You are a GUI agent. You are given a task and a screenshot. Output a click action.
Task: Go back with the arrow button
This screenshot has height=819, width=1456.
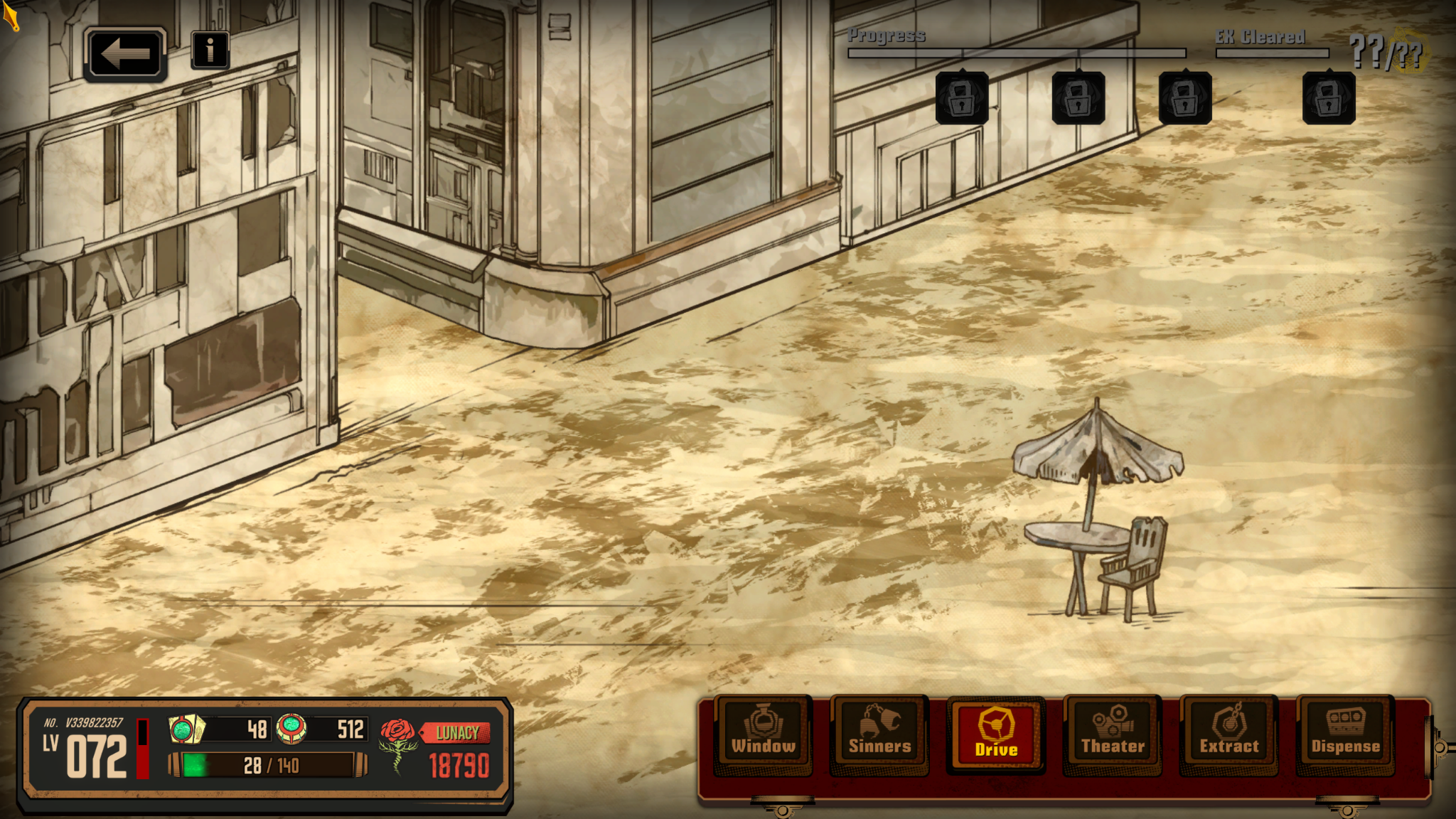tap(125, 54)
